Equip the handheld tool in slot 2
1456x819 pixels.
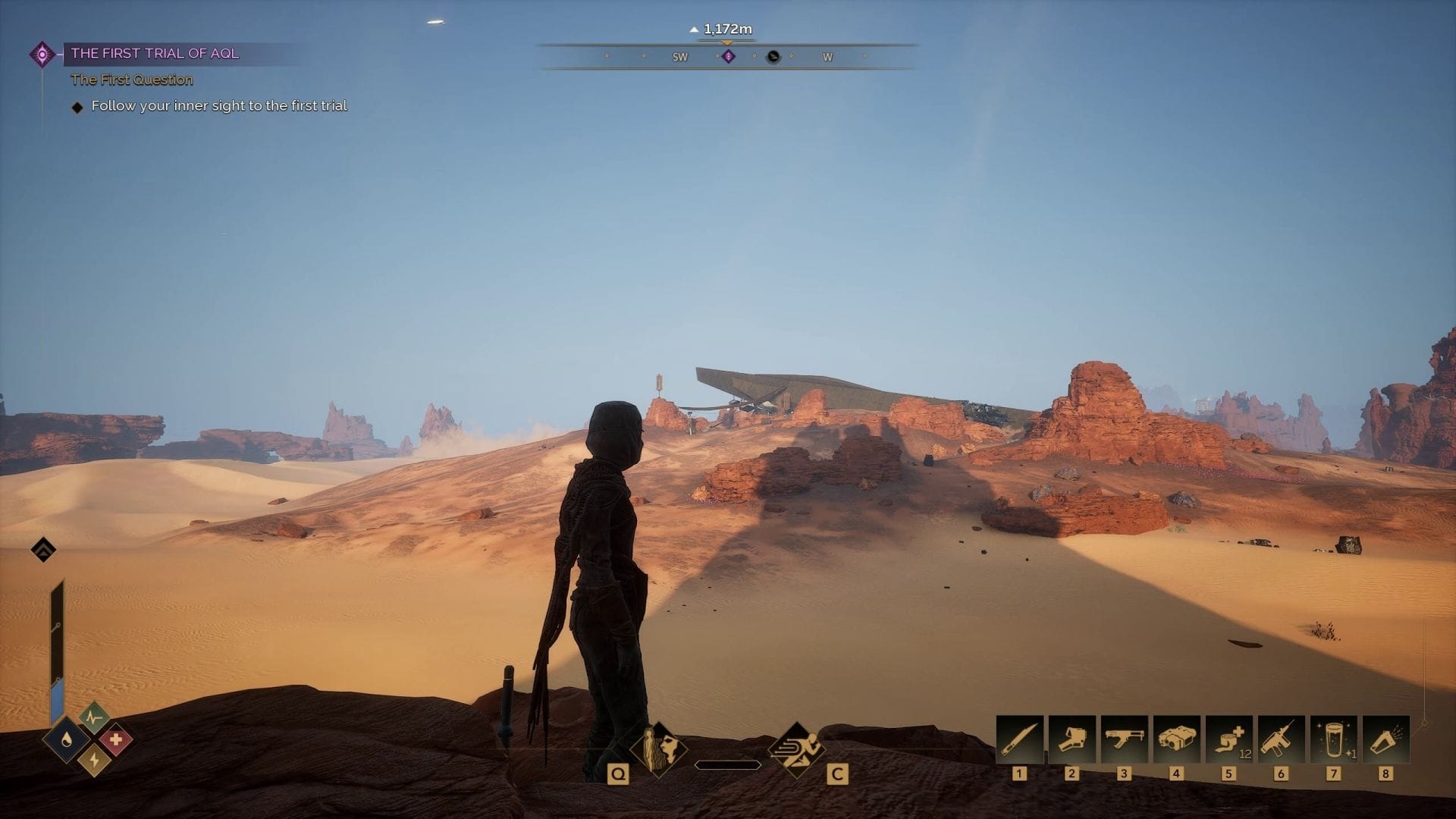[x=1072, y=739]
